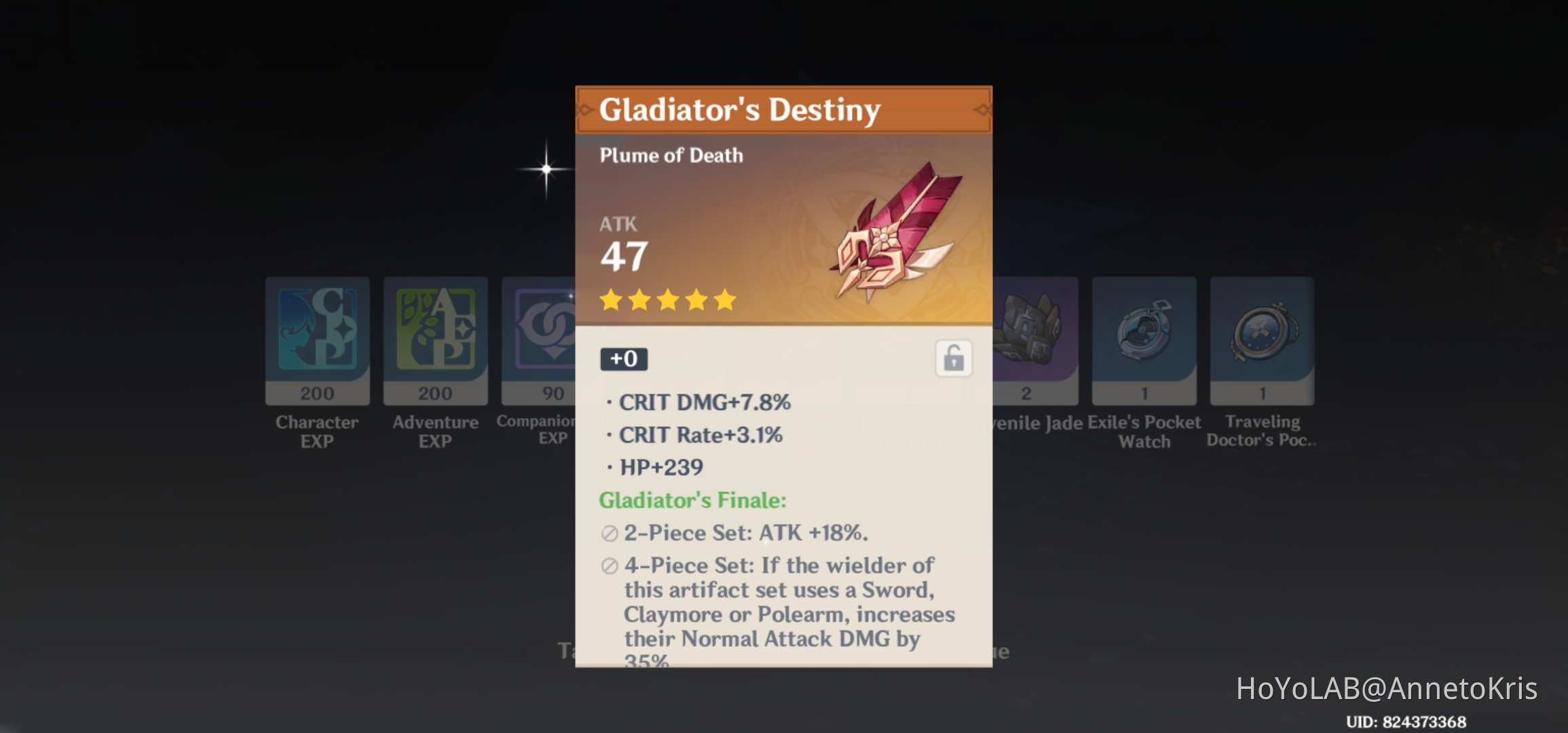Click the +0 enhancement level badge
The height and width of the screenshot is (733, 1568).
(622, 360)
